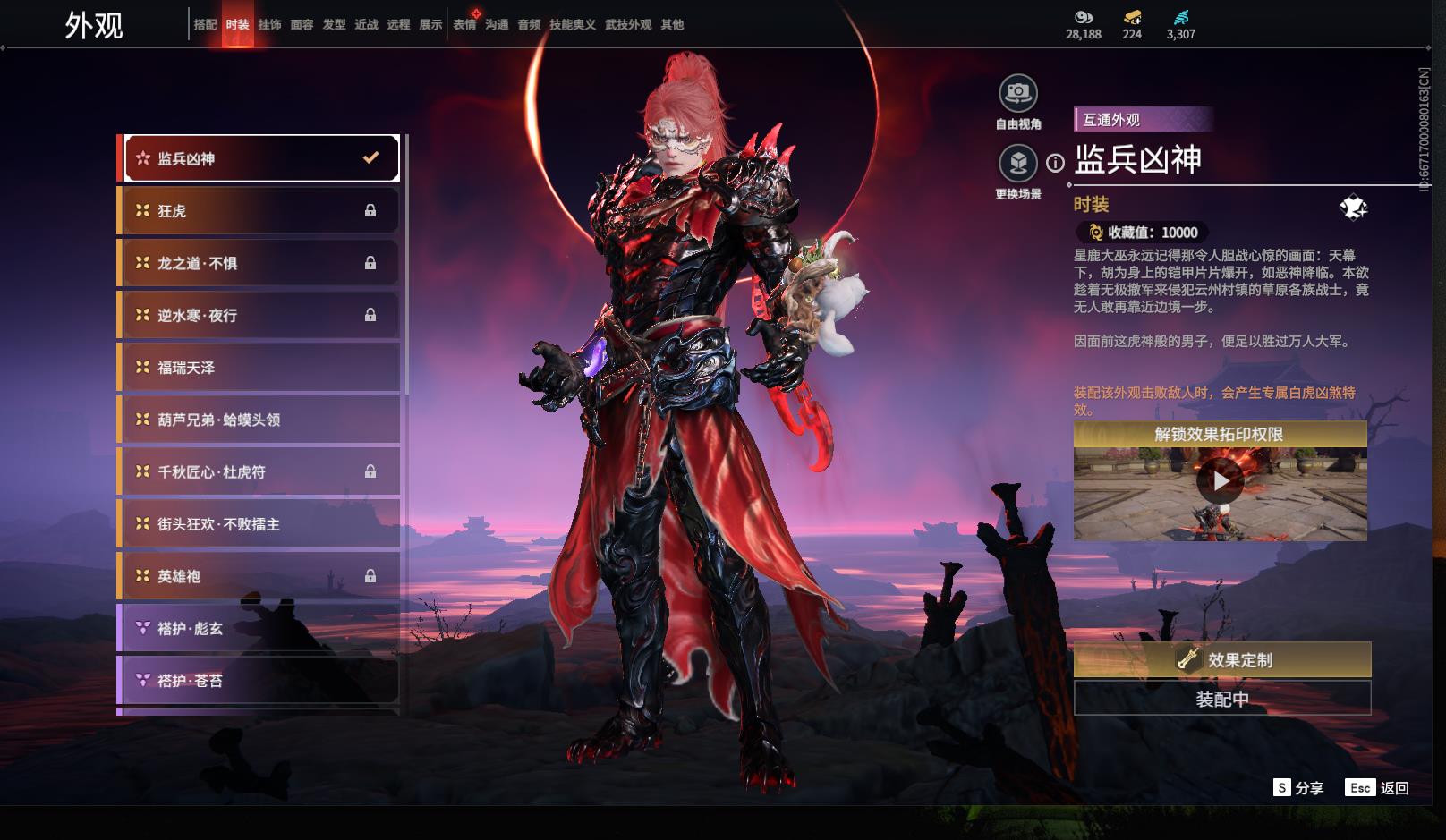
Task: Play the outfit effect preview video
Action: click(x=1221, y=481)
